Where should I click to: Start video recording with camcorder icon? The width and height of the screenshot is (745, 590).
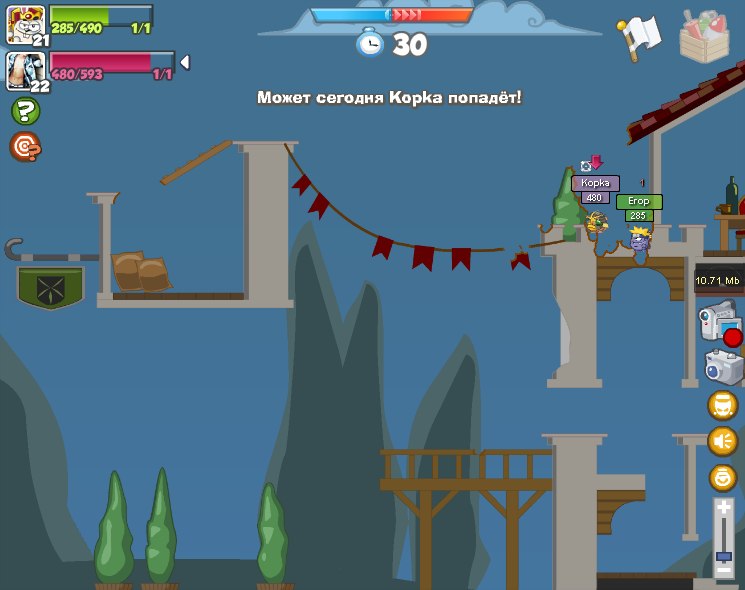[719, 325]
